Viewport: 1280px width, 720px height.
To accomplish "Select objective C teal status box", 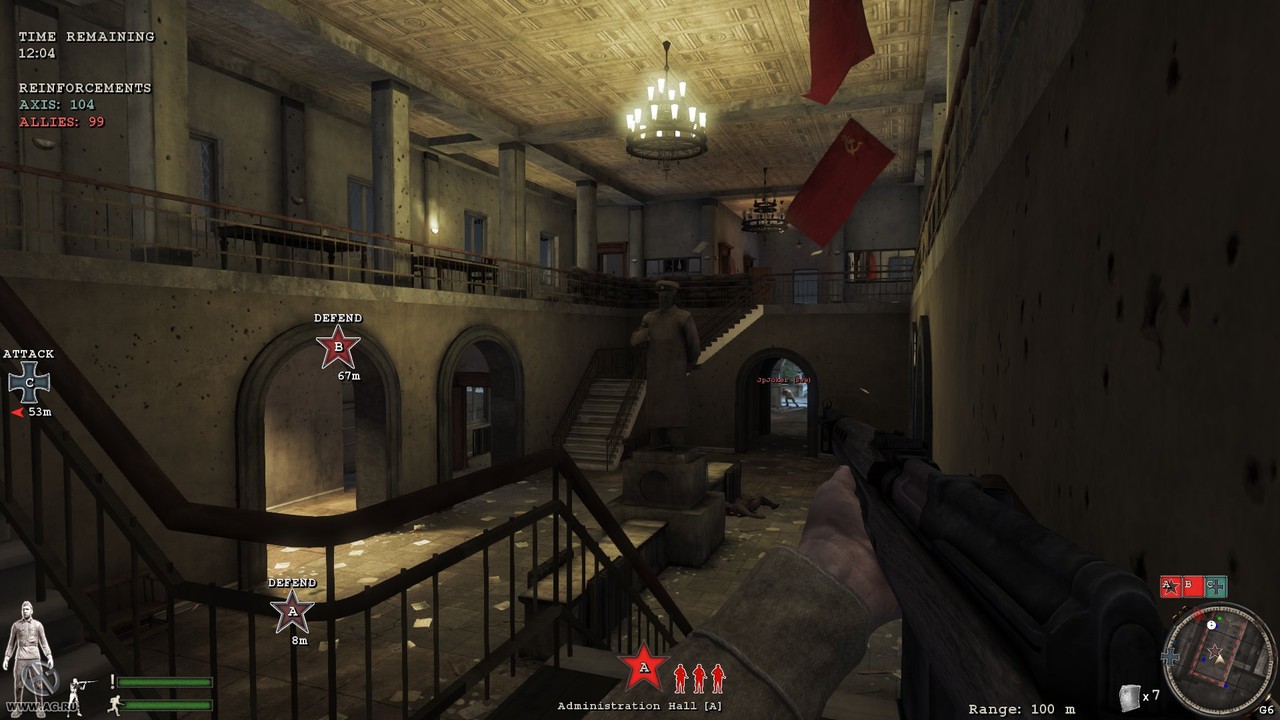I will click(1215, 586).
